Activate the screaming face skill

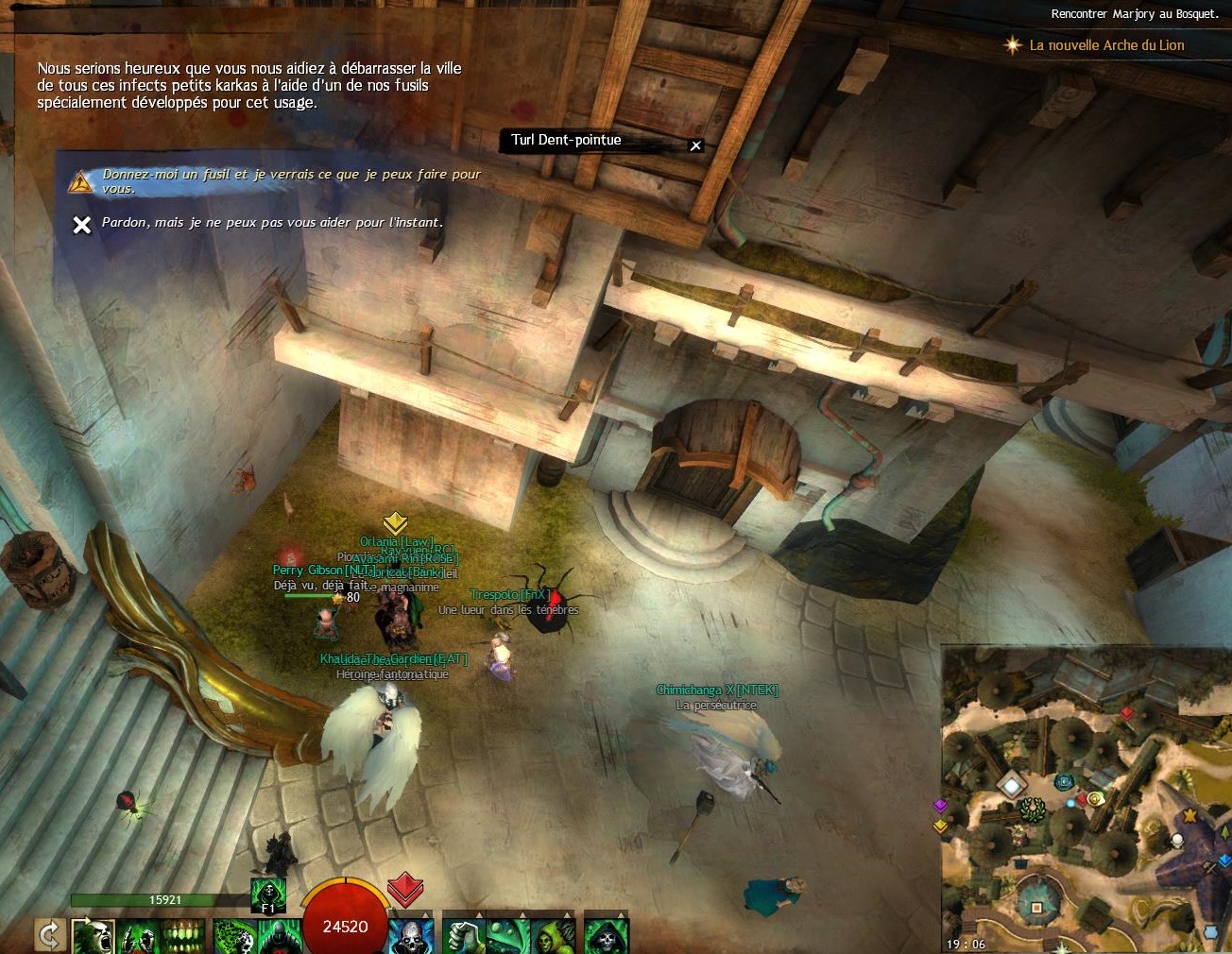pos(94,937)
